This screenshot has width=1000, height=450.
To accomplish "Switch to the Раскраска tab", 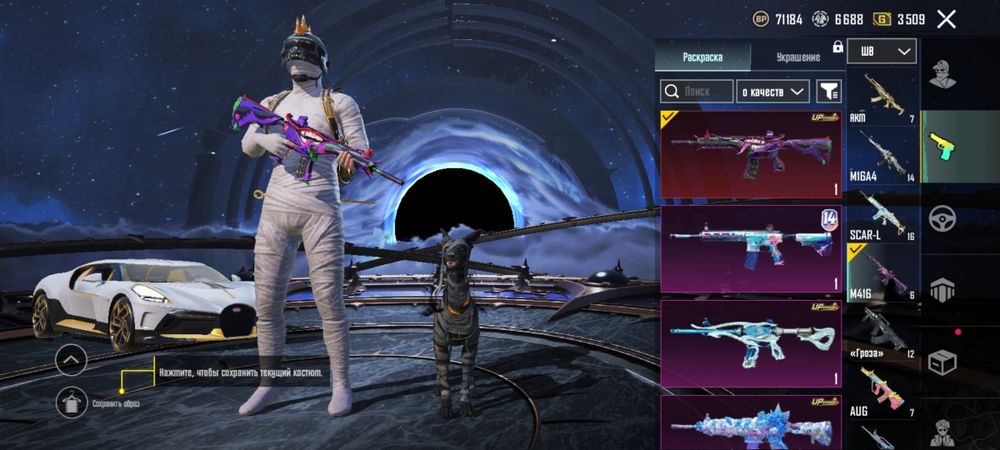I will pos(702,56).
